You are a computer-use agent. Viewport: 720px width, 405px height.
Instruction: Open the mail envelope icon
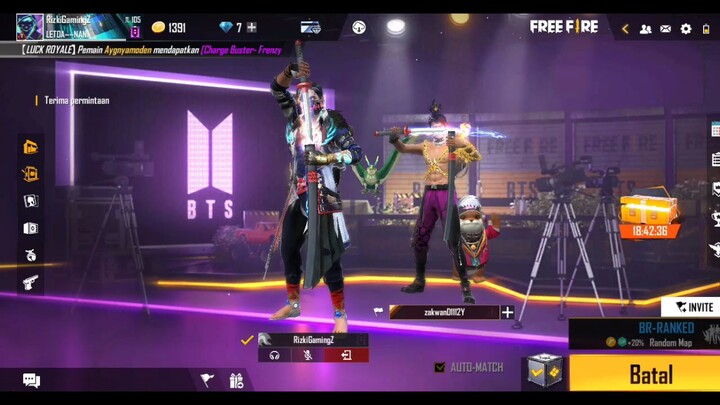coord(665,28)
